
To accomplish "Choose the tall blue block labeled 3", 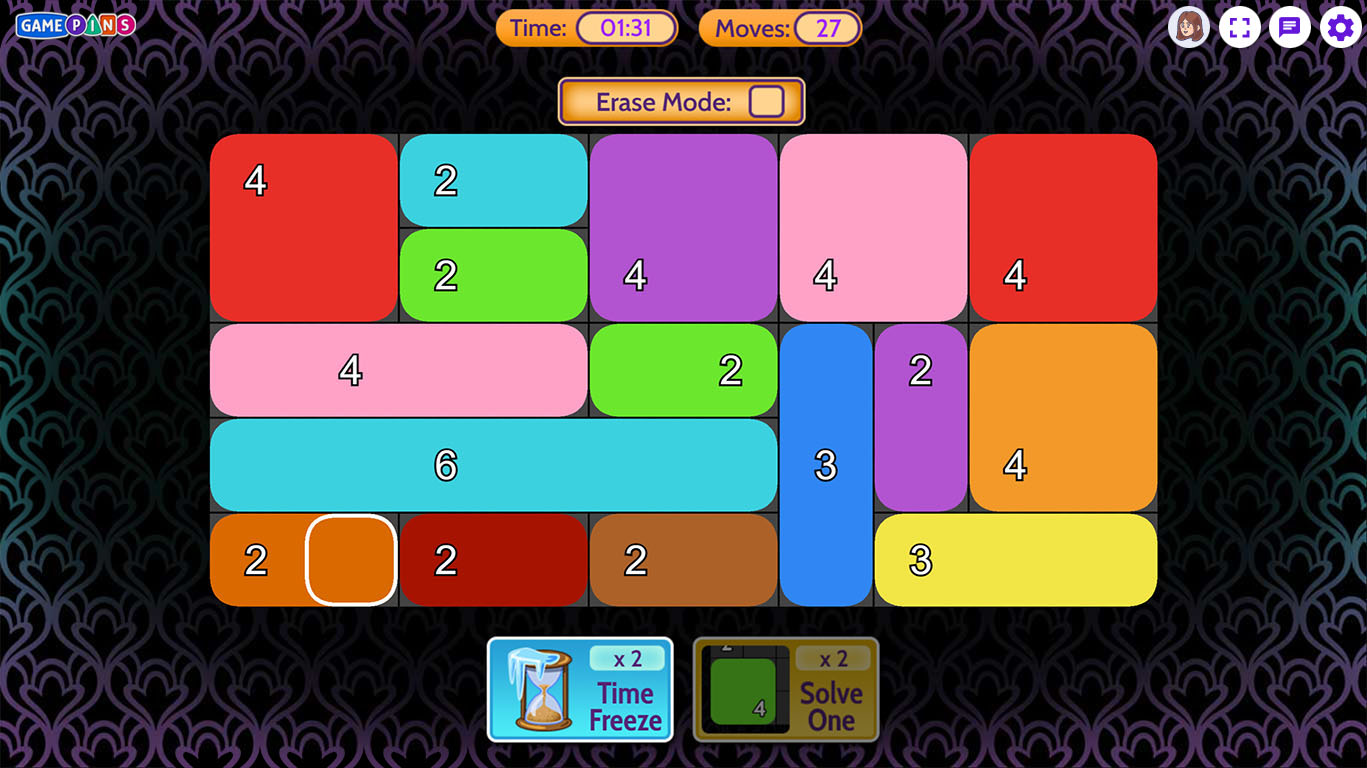I will 826,465.
